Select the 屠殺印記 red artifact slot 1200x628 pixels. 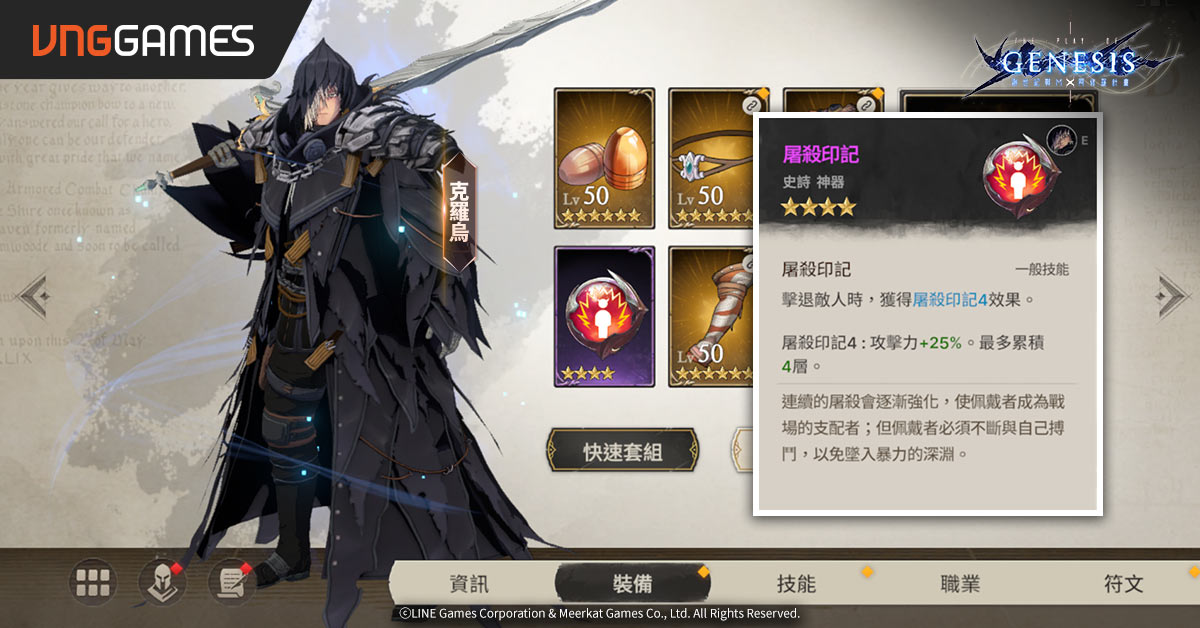point(604,316)
